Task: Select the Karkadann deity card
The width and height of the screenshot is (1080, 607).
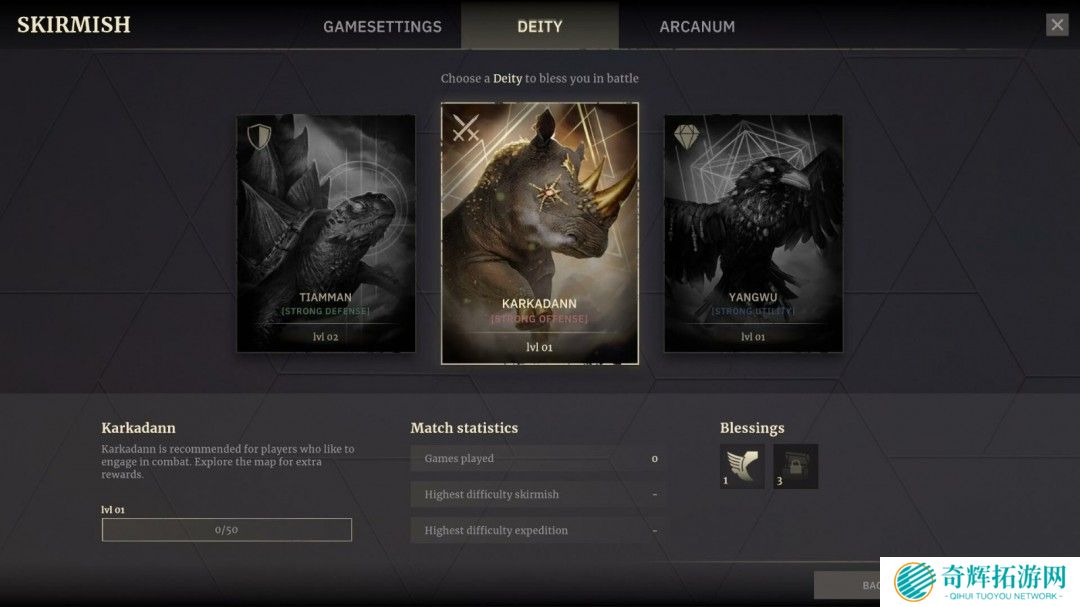Action: 540,233
